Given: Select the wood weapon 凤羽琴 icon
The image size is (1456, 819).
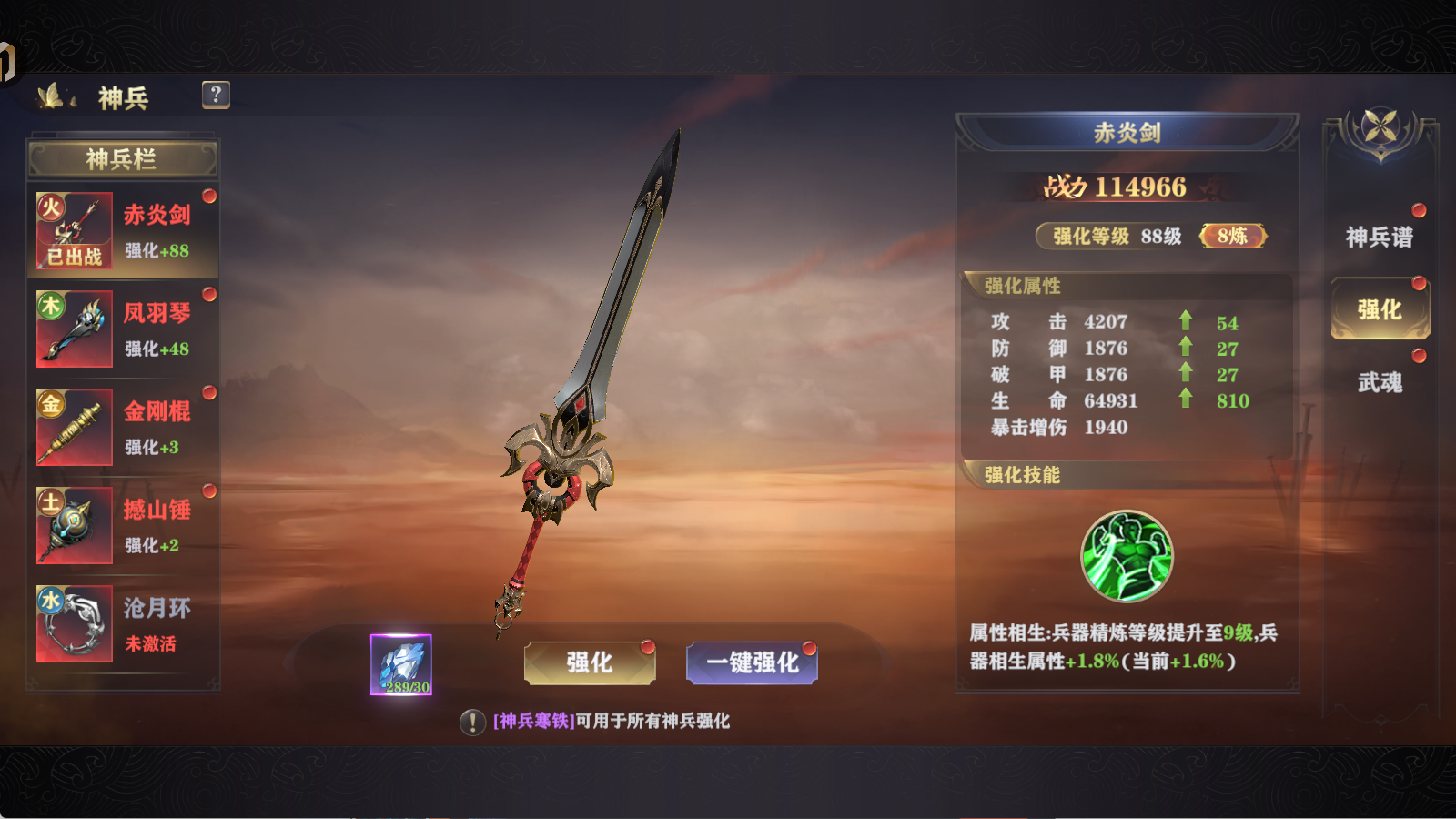Looking at the screenshot, I should tap(73, 329).
